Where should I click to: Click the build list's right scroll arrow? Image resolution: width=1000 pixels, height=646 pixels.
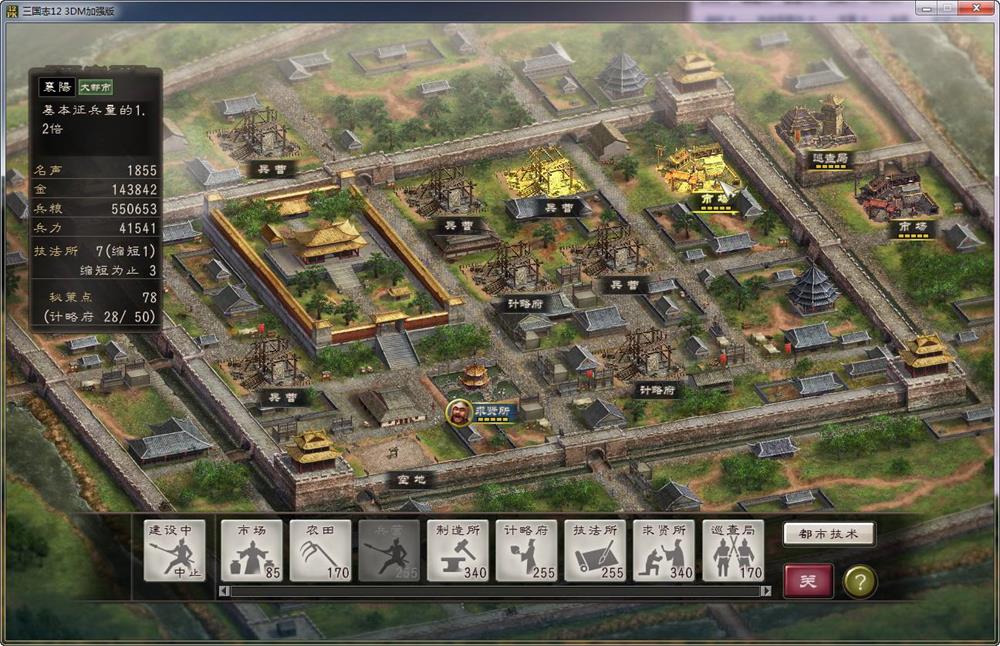click(765, 591)
